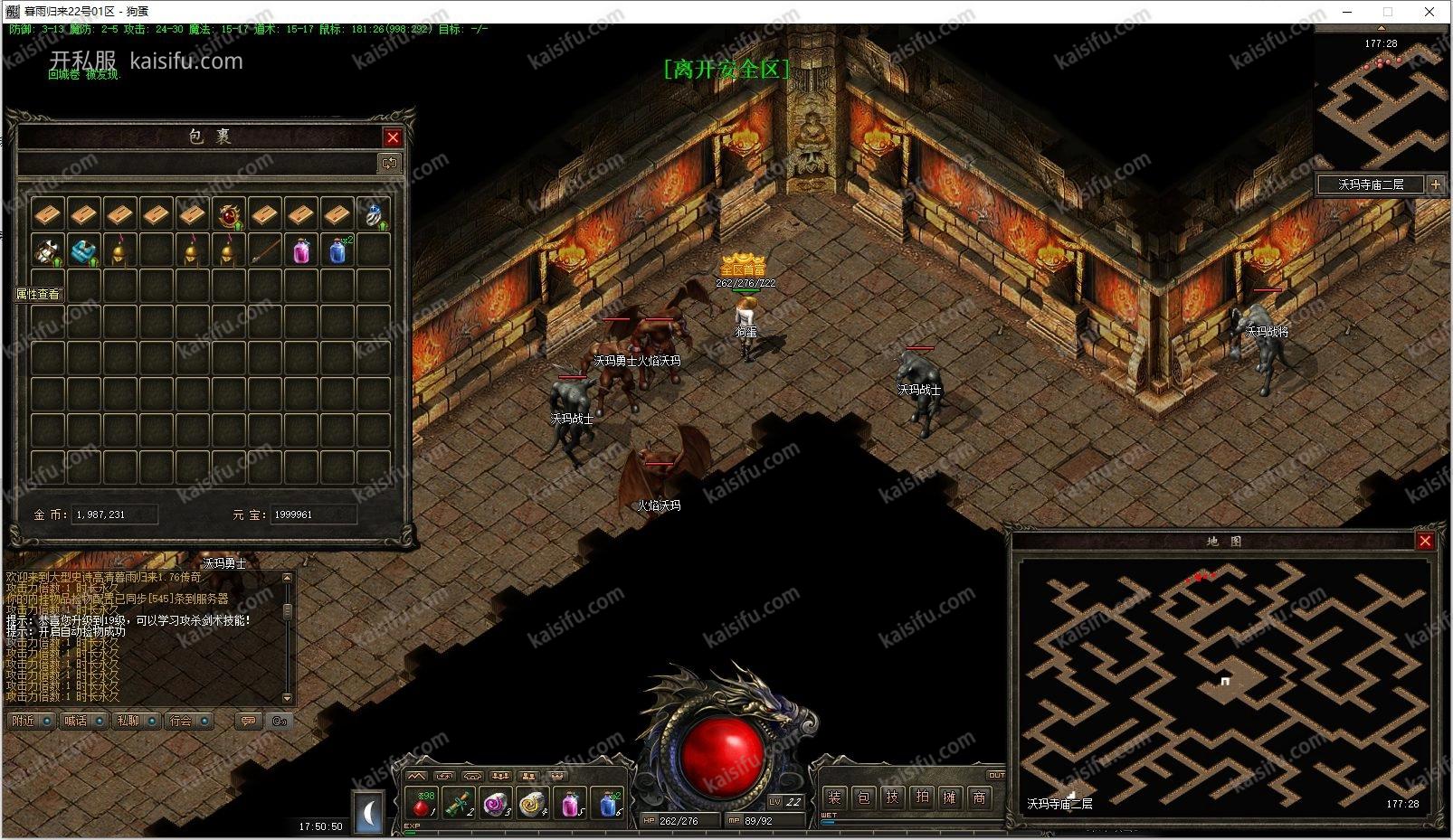Close the 包裹 inventory window
The height and width of the screenshot is (840, 1453).
[393, 137]
